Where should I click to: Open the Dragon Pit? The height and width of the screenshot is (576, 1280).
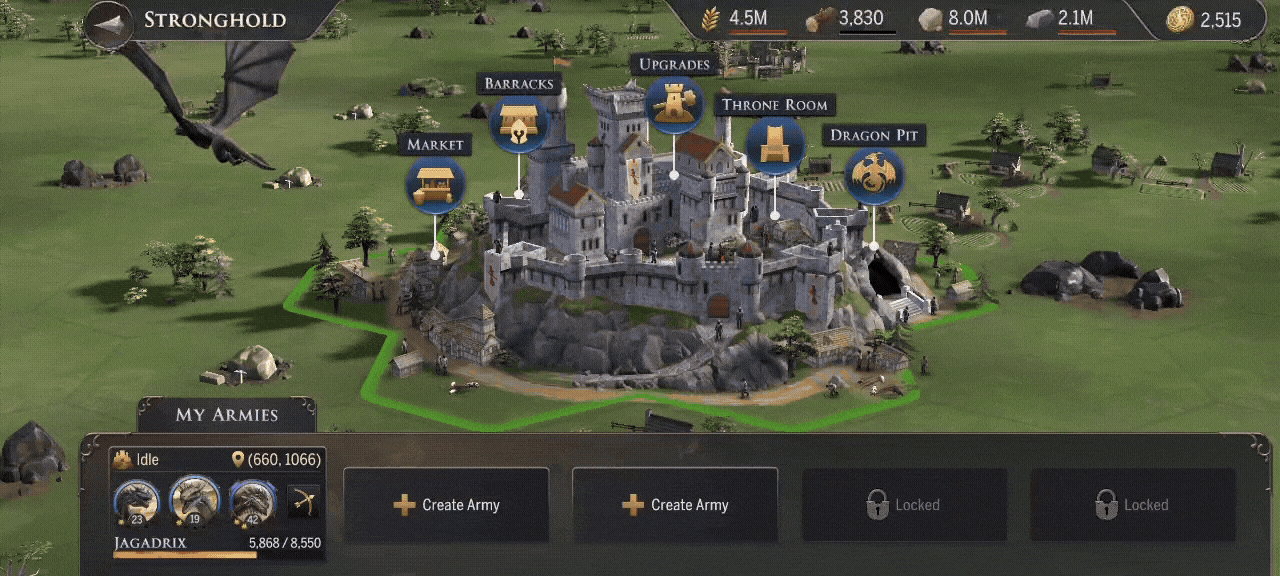pyautogui.click(x=874, y=176)
